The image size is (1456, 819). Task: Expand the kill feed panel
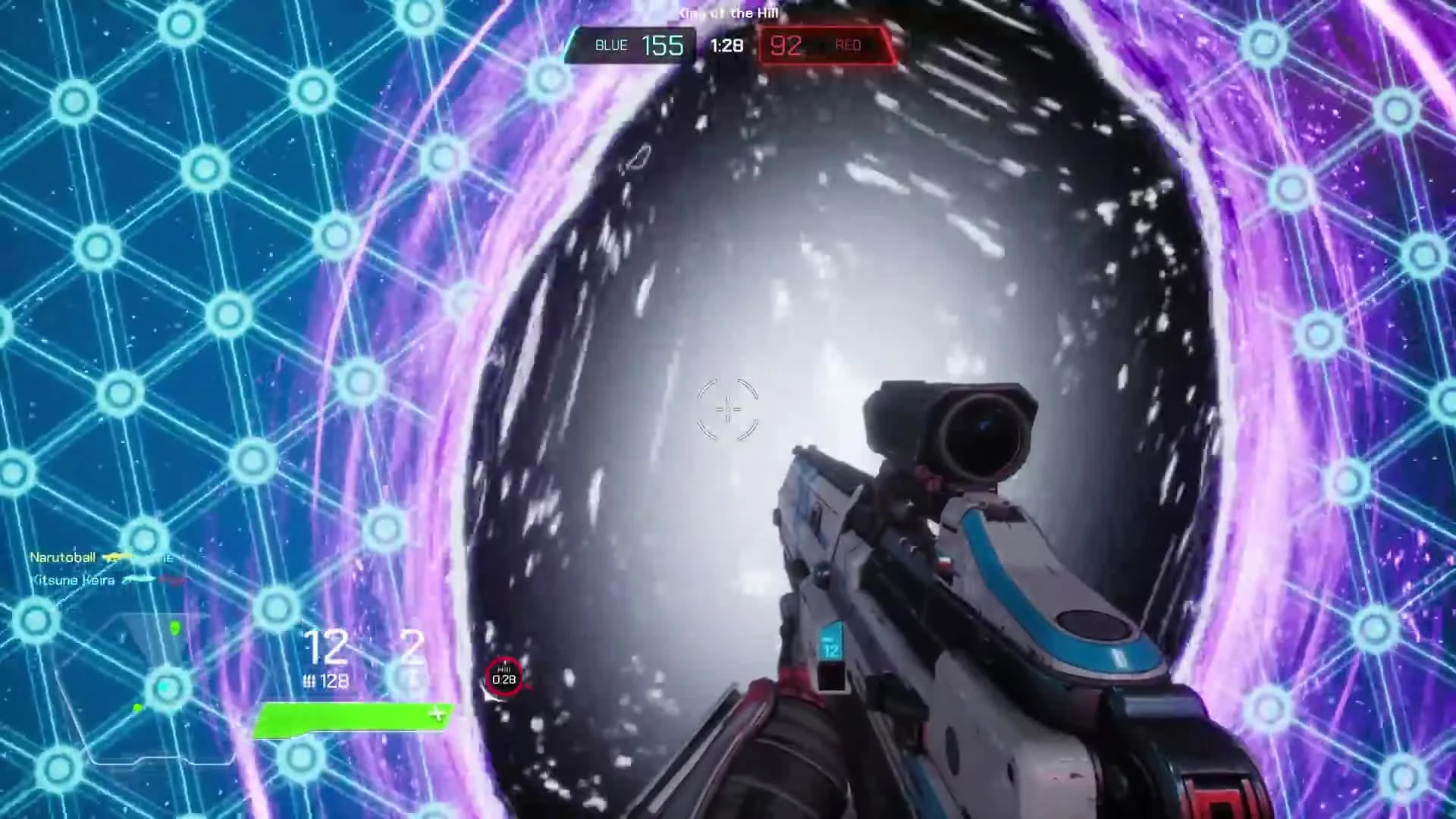point(99,569)
